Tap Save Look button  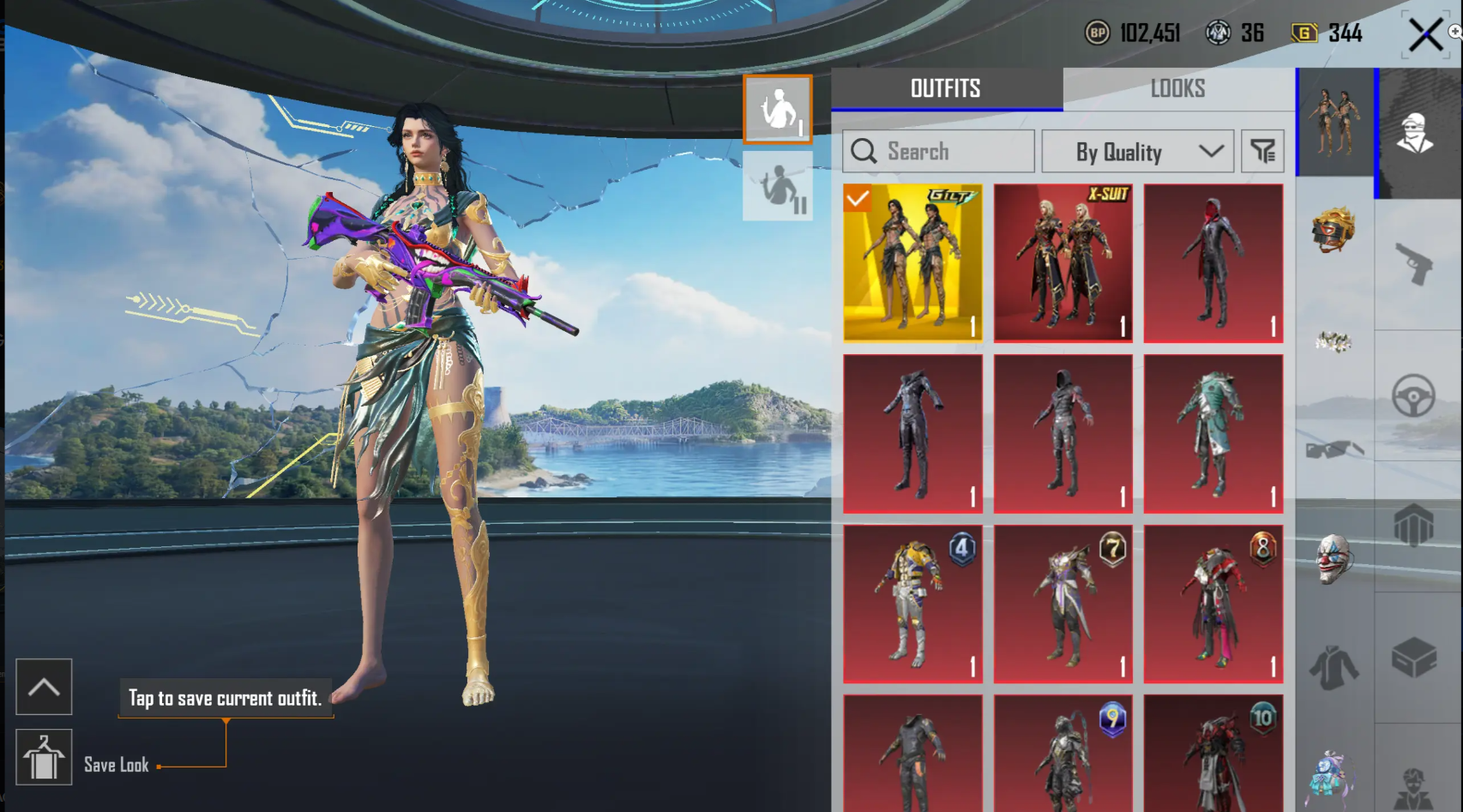click(44, 759)
